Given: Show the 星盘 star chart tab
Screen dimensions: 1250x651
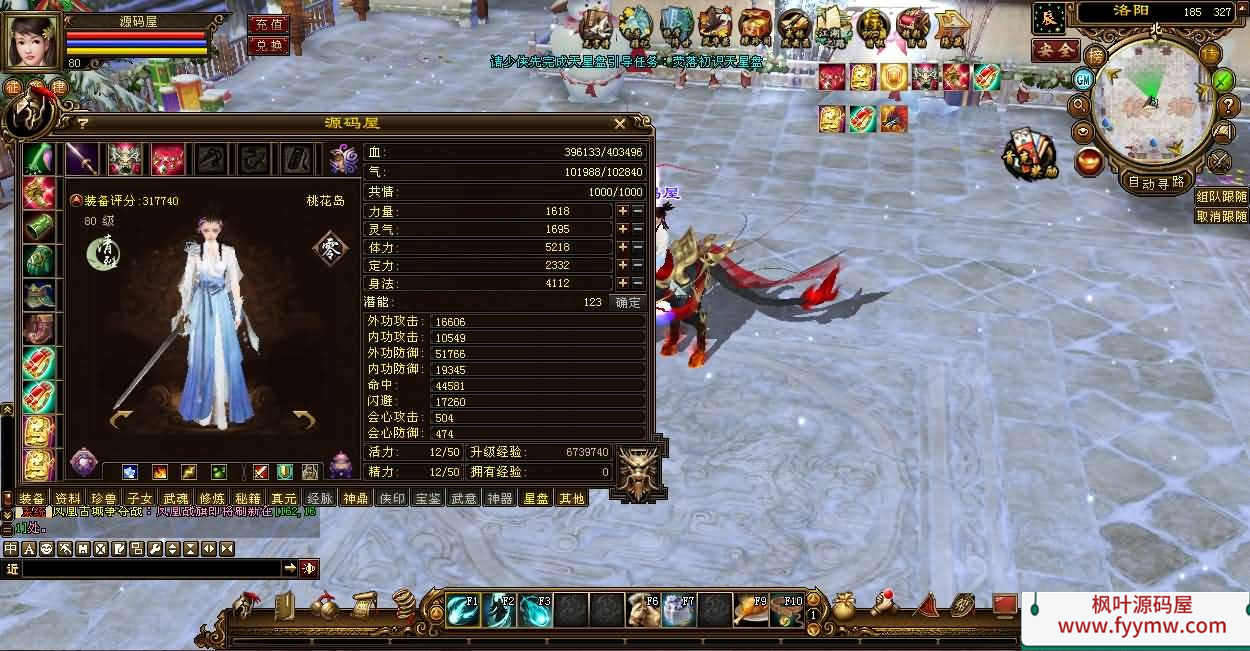Looking at the screenshot, I should click(x=535, y=498).
